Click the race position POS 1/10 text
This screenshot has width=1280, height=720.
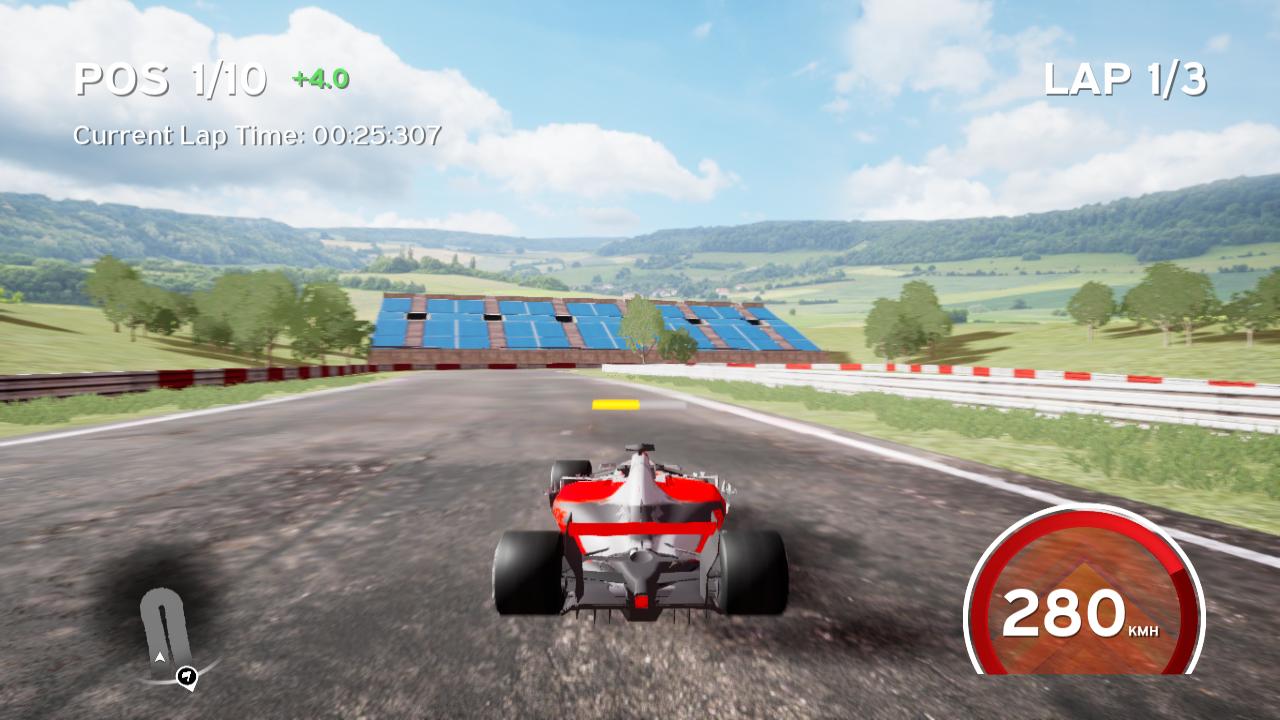170,78
